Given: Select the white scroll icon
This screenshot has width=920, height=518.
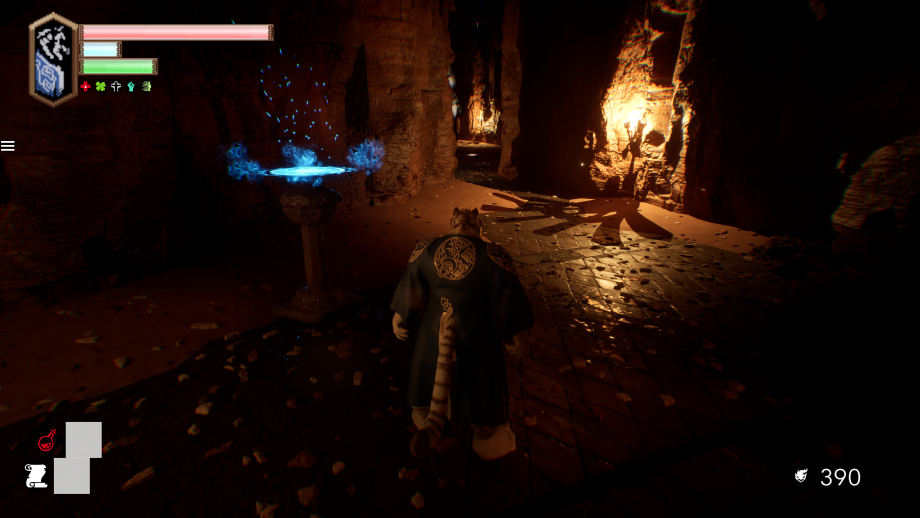Looking at the screenshot, I should [x=36, y=475].
